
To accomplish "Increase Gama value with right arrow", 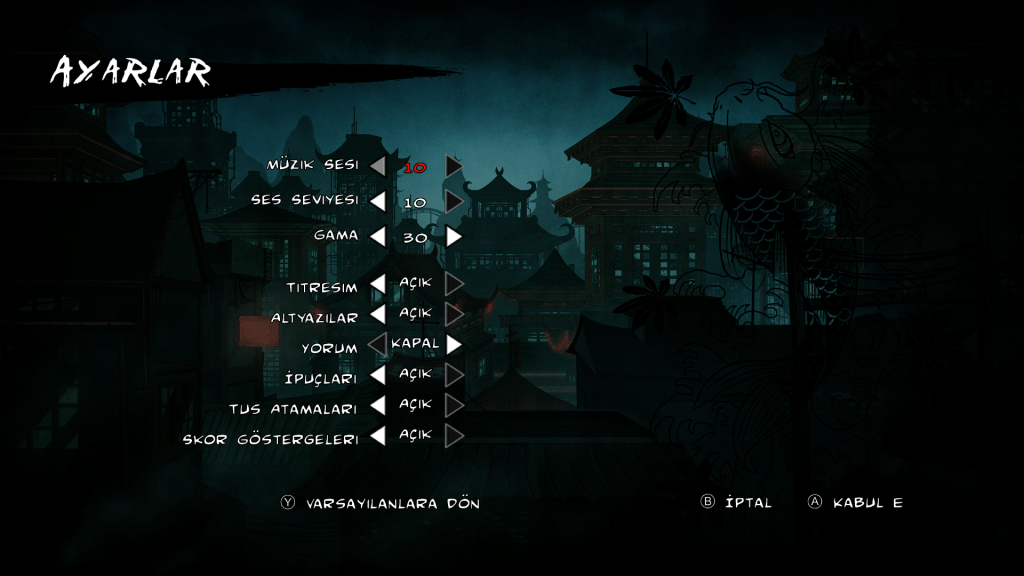I will tap(454, 237).
